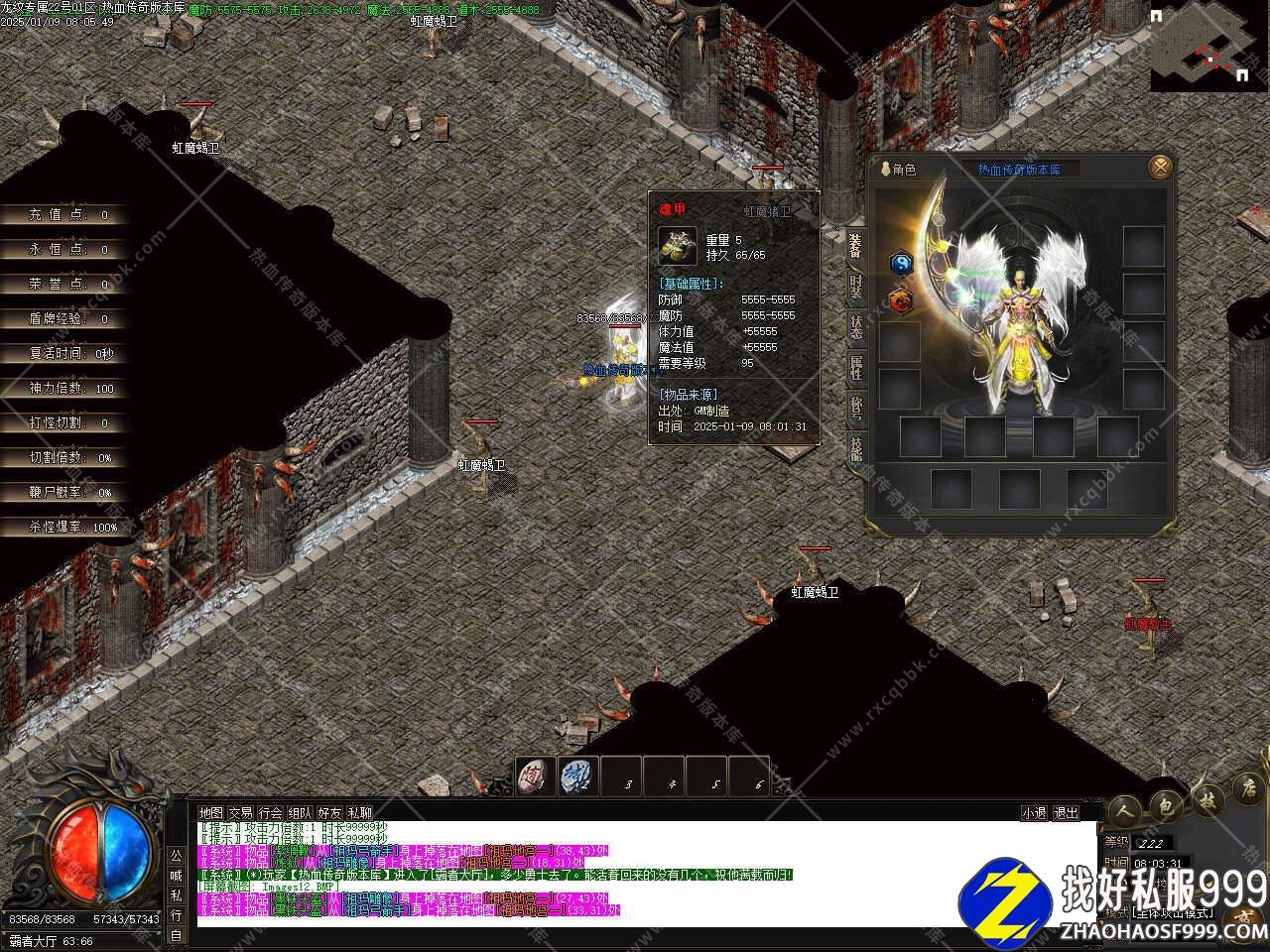Open the 交易 trade window

pyautogui.click(x=240, y=812)
